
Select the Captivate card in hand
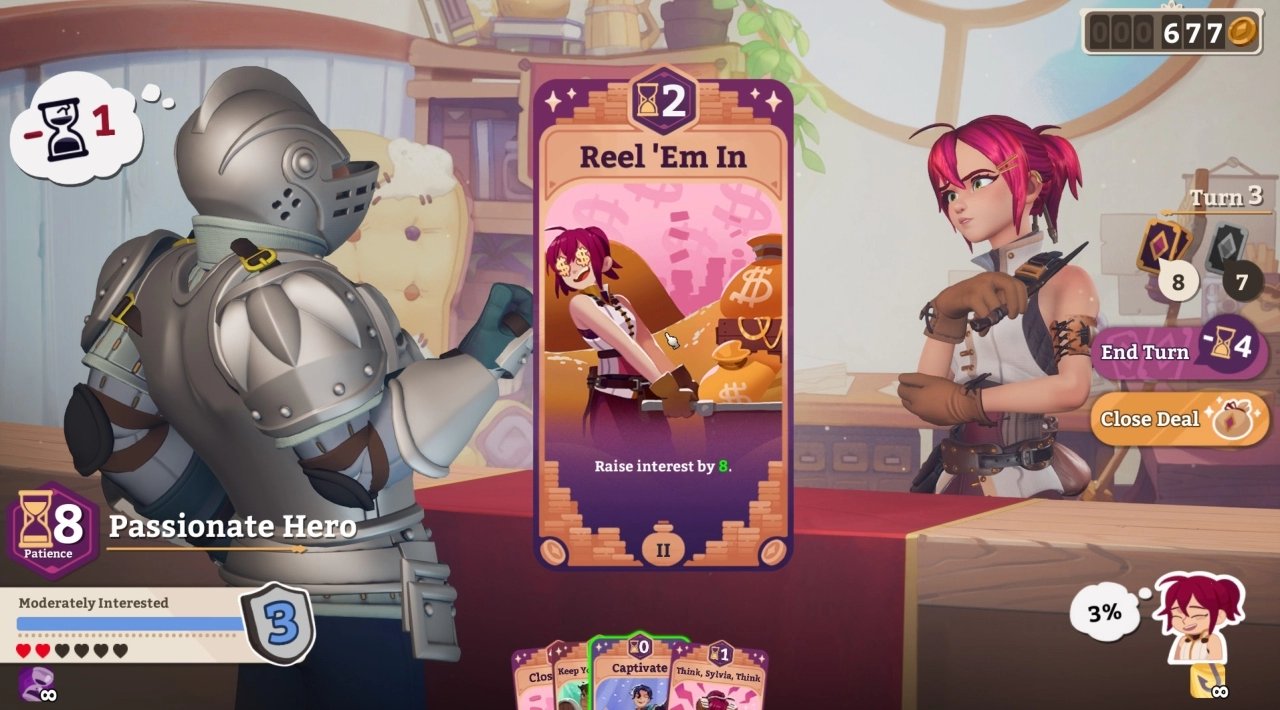click(639, 677)
